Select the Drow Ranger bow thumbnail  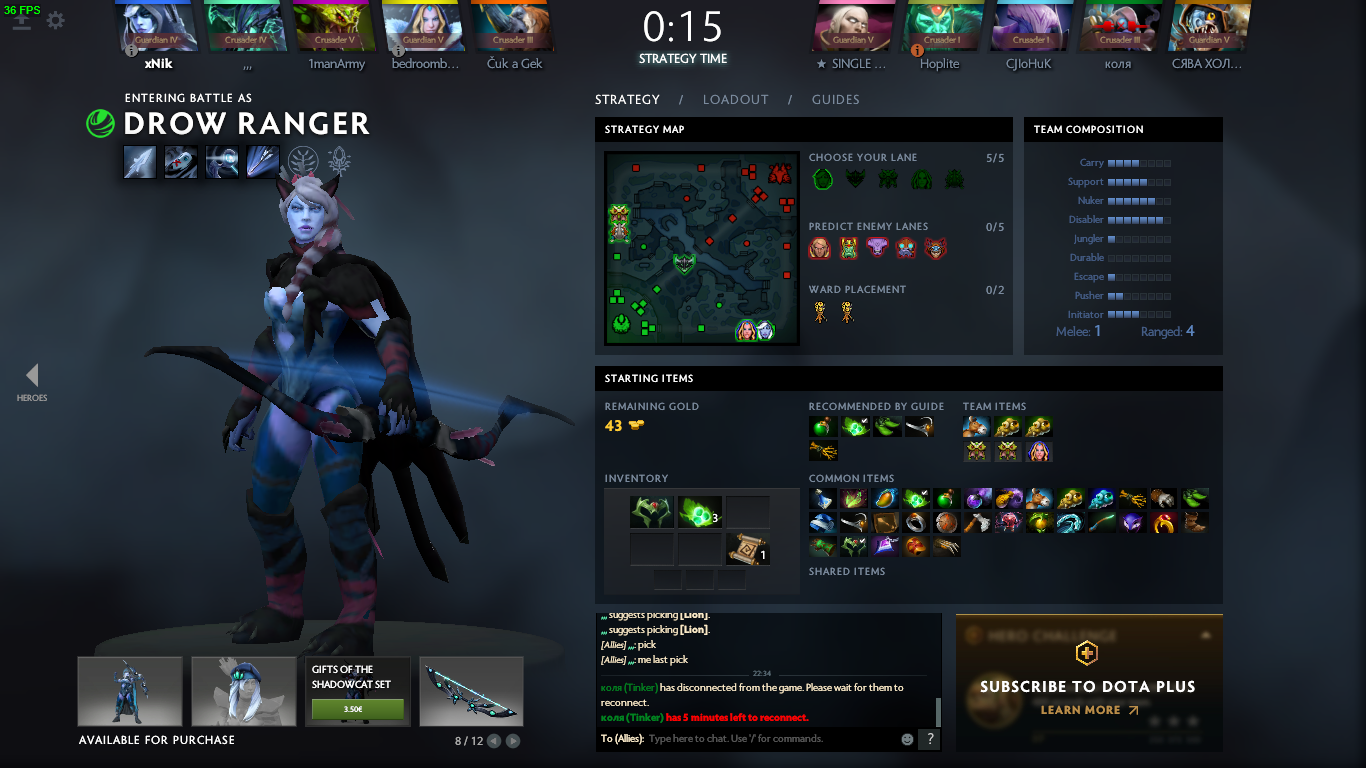469,691
